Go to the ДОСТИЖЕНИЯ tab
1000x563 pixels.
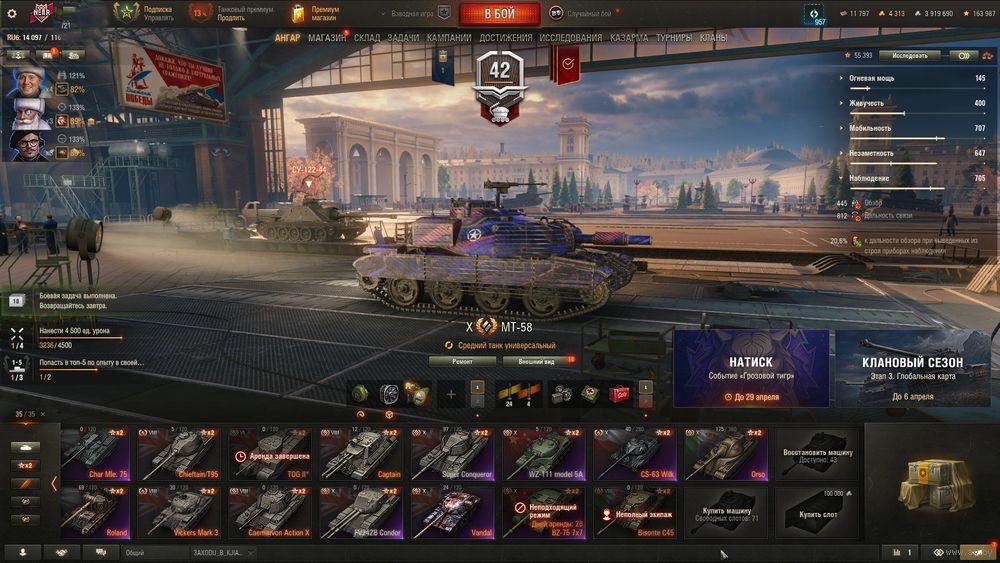coord(505,38)
